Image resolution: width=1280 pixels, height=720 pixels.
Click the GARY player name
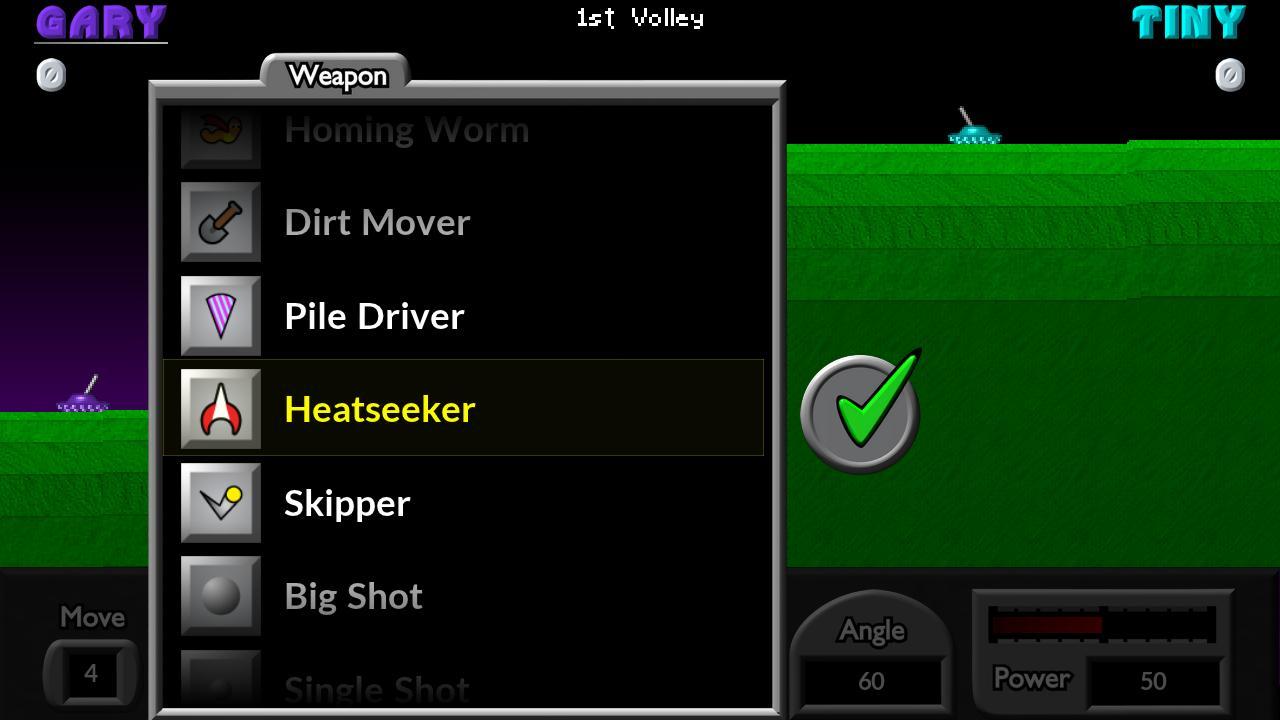[100, 22]
